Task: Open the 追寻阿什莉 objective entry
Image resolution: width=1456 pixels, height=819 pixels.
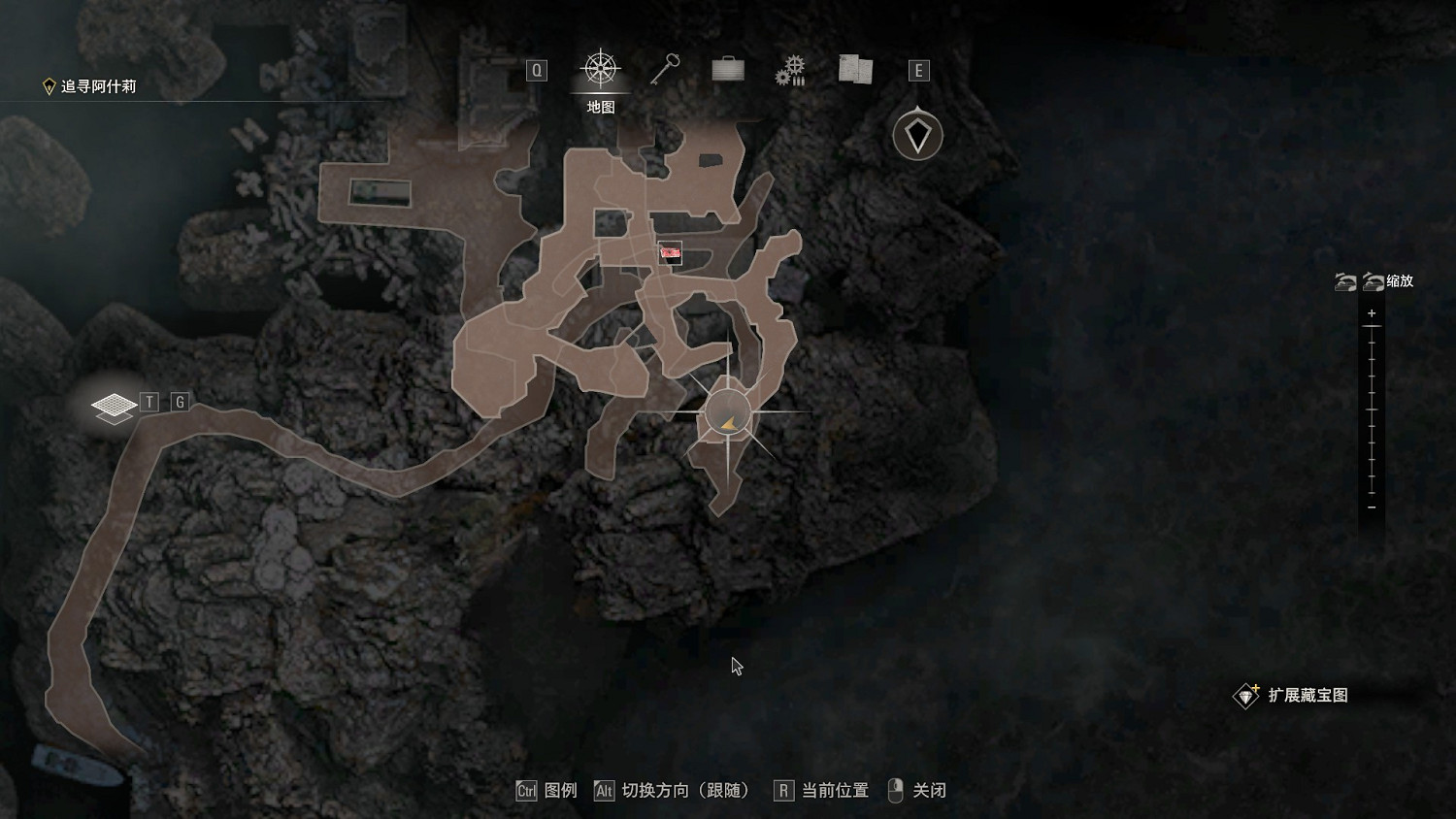Action: click(x=97, y=85)
